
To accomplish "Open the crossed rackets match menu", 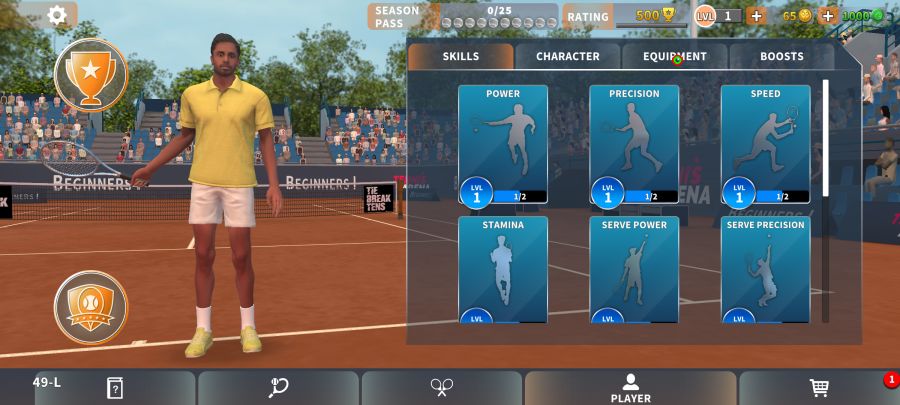I will 442,388.
